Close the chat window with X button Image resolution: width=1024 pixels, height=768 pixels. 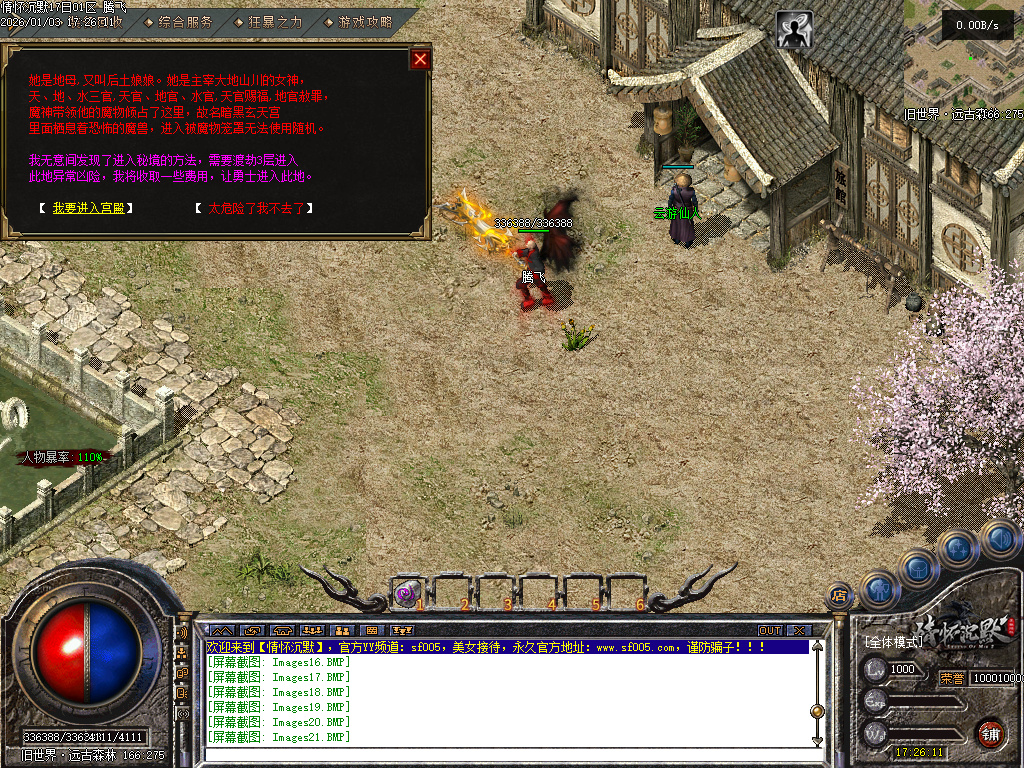[798, 631]
